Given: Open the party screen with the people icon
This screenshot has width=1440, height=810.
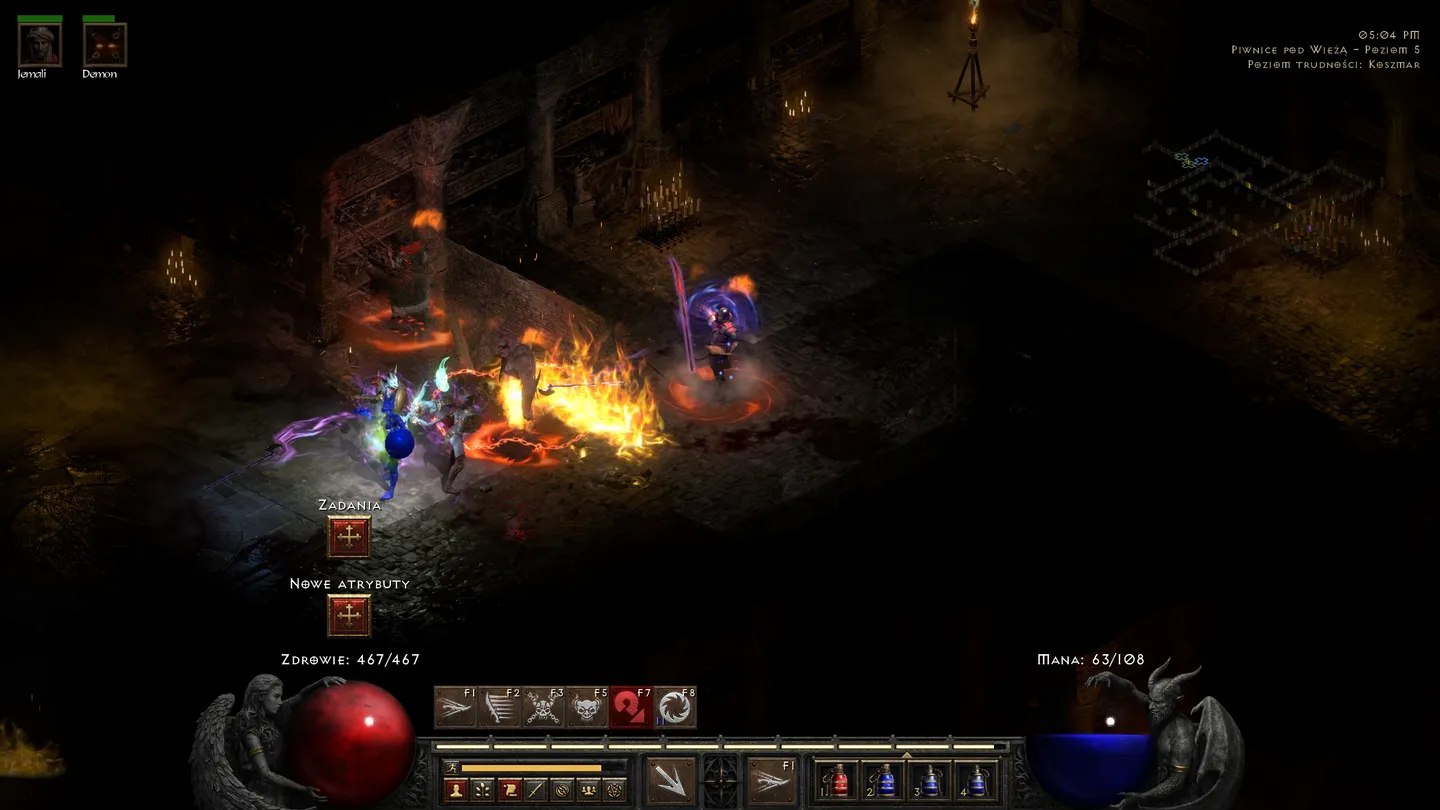Looking at the screenshot, I should point(589,790).
